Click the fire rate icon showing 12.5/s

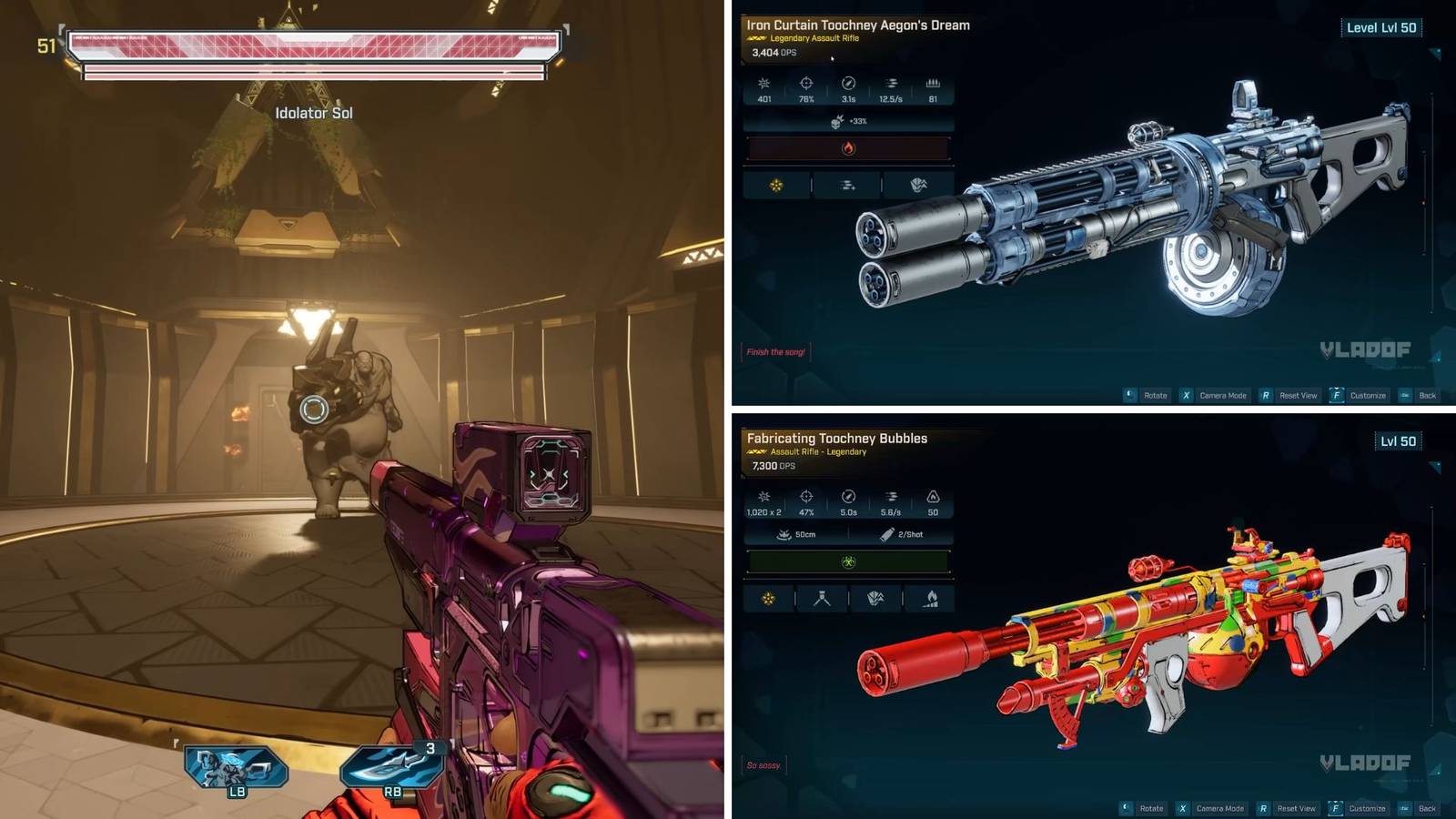click(891, 86)
